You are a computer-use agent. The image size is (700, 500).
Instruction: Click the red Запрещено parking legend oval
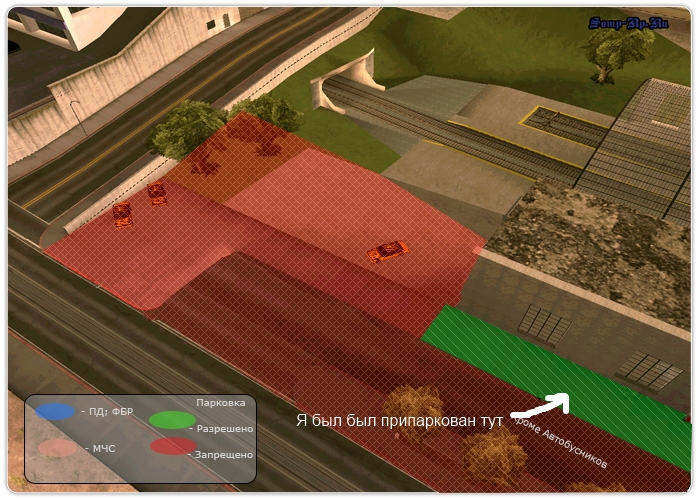point(172,447)
